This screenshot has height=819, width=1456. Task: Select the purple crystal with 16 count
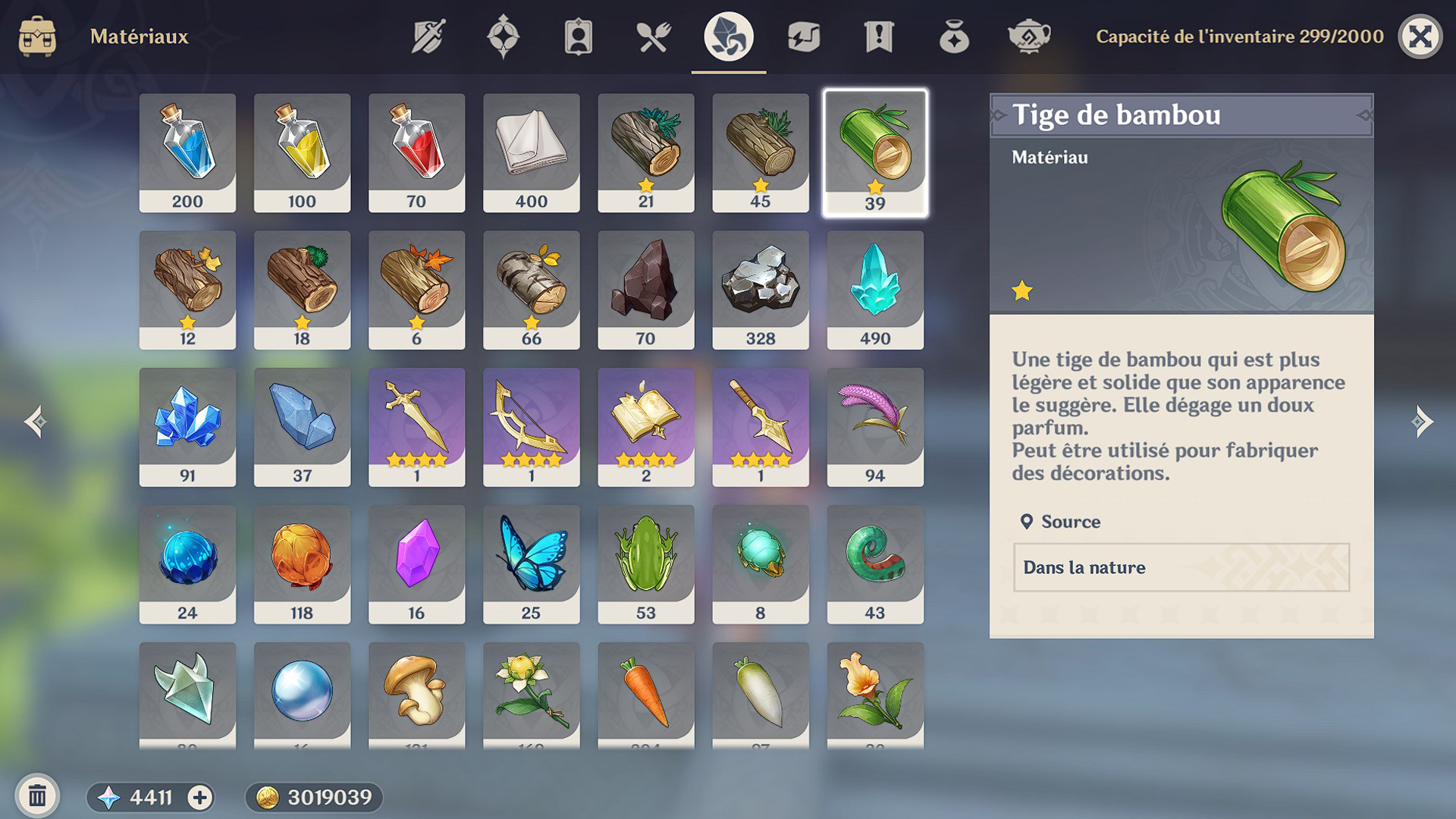tap(416, 563)
